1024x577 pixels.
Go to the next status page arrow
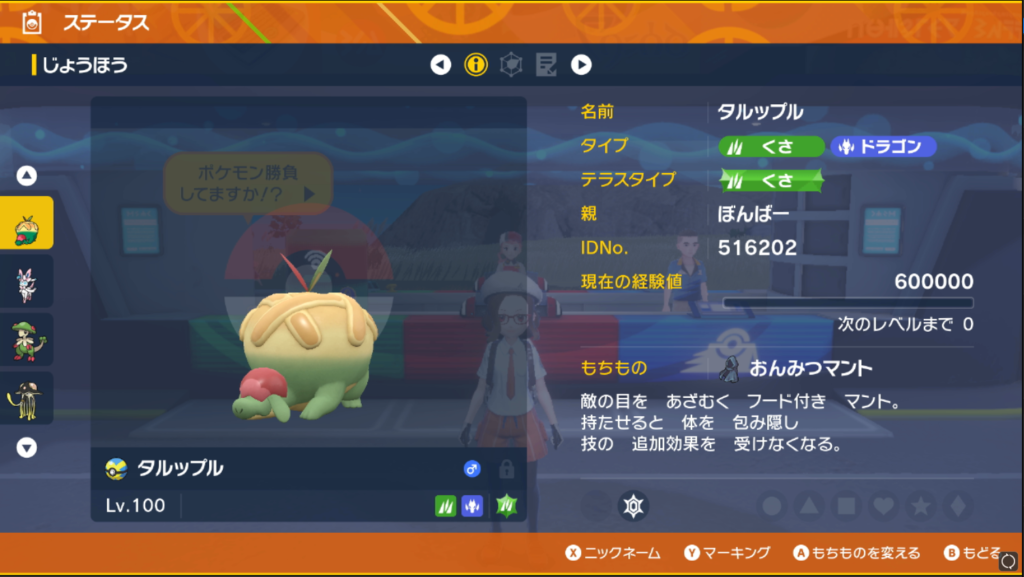581,66
